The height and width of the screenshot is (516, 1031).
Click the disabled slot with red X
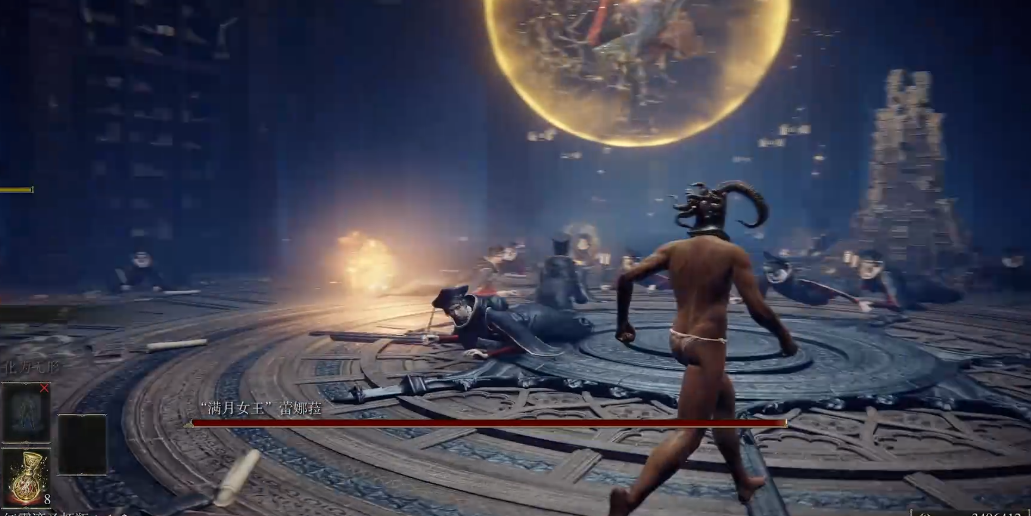point(26,411)
